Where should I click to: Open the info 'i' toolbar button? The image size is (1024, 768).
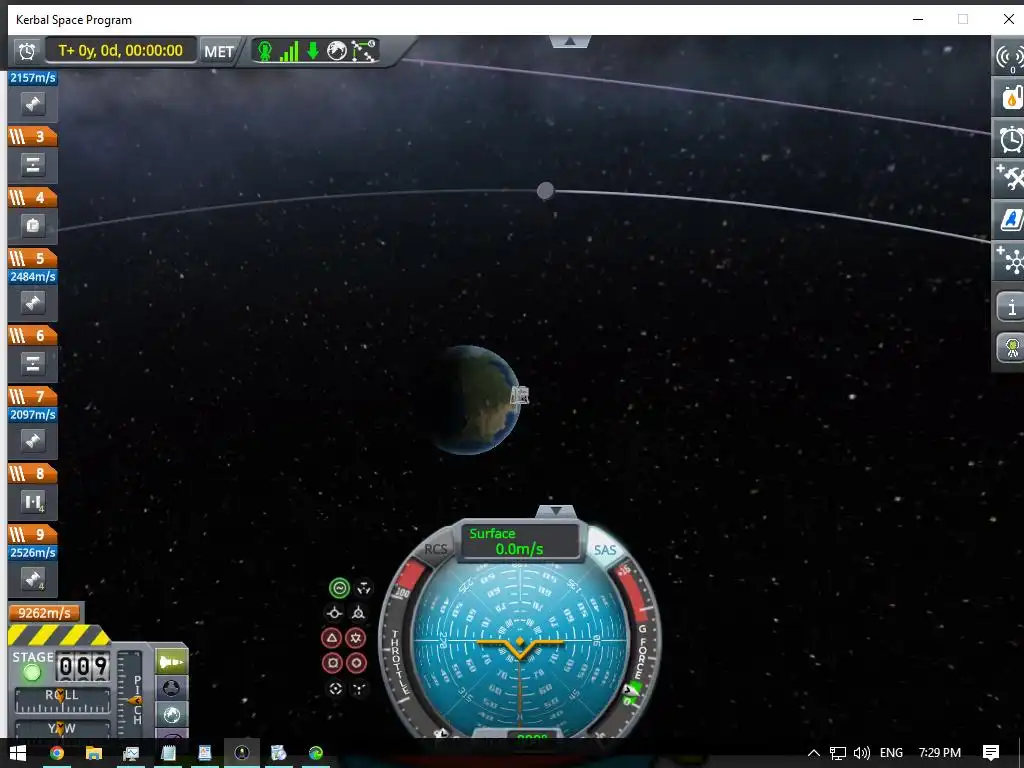click(1011, 307)
